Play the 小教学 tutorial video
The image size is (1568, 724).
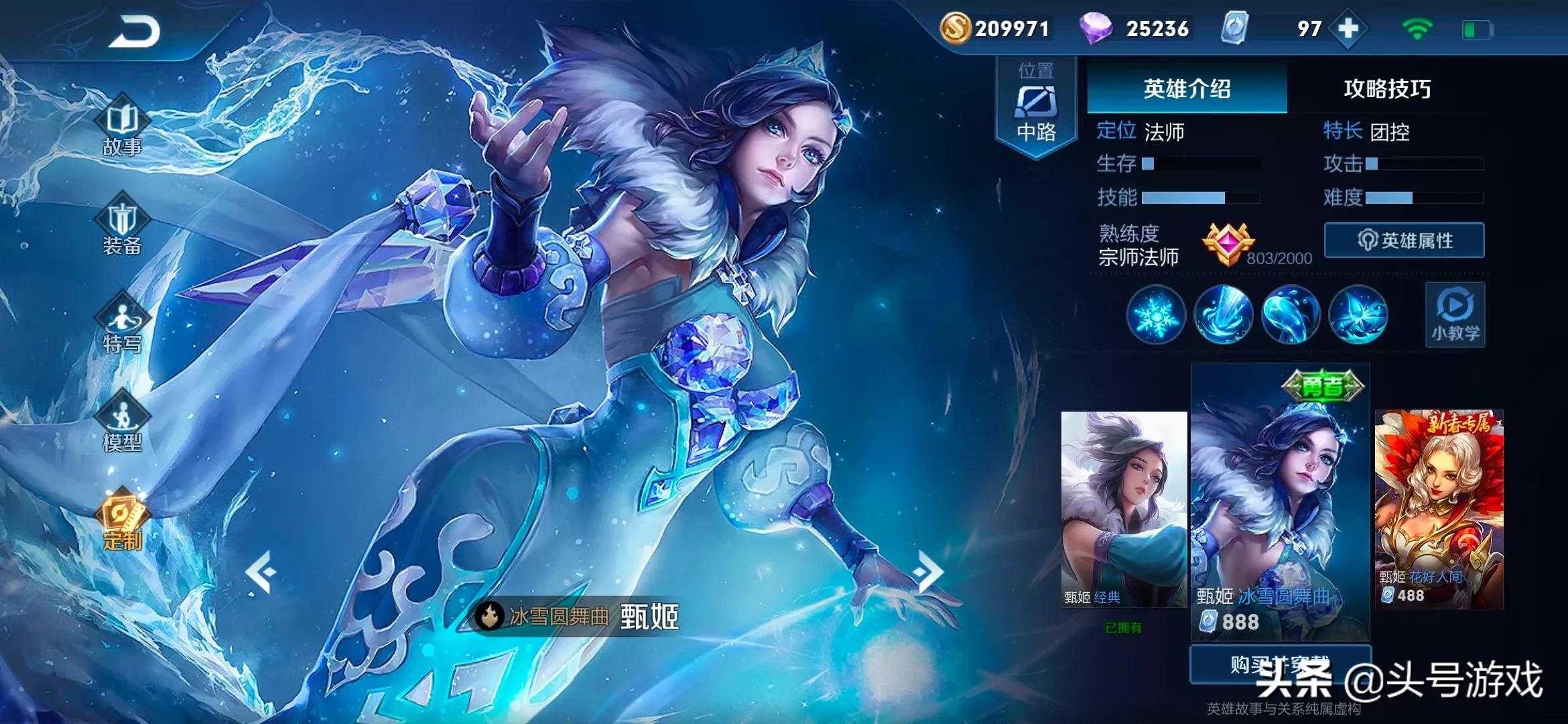point(1455,315)
